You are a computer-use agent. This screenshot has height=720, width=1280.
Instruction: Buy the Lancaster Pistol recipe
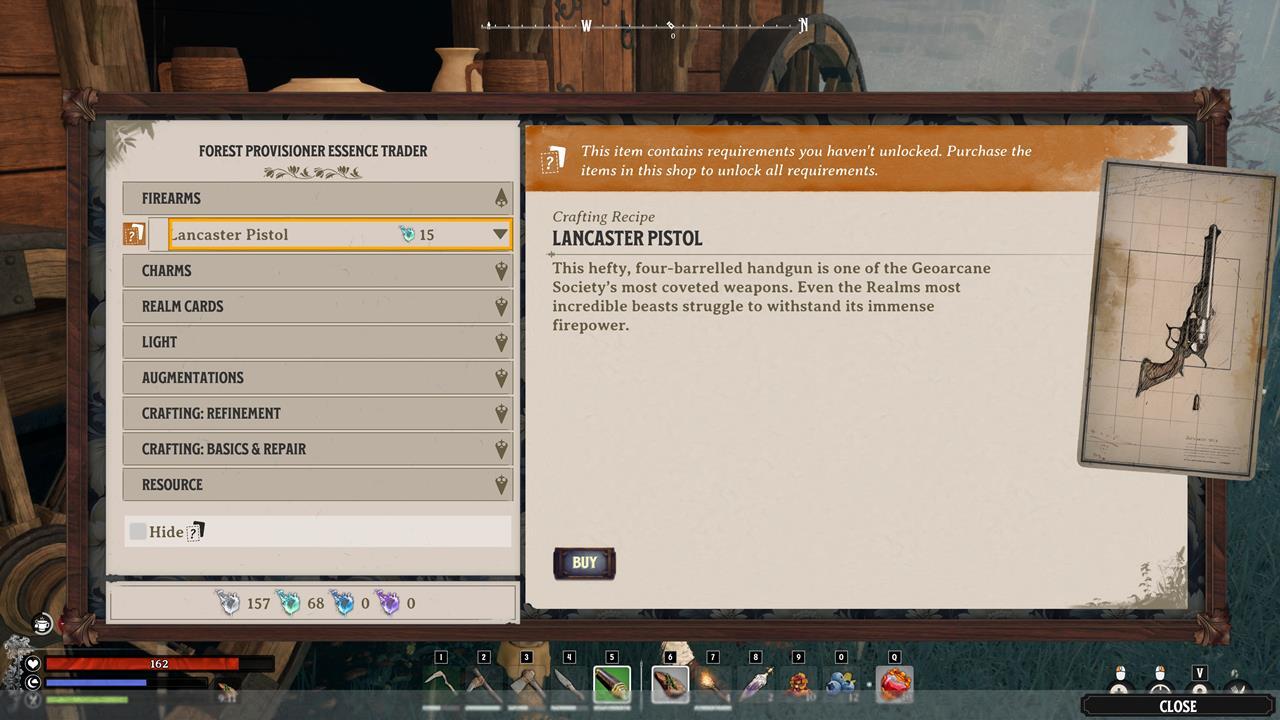(x=584, y=563)
